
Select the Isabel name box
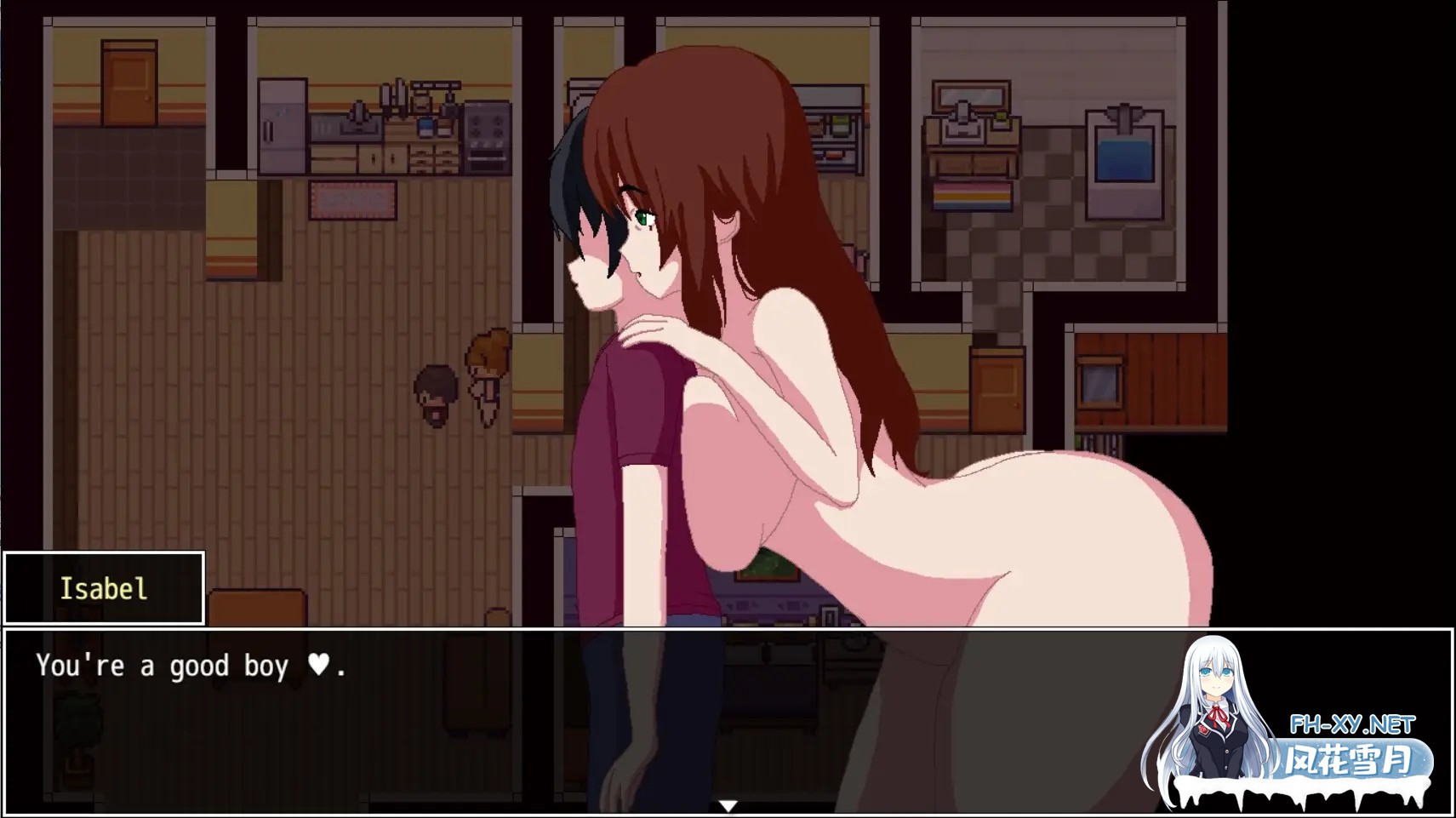pos(104,588)
